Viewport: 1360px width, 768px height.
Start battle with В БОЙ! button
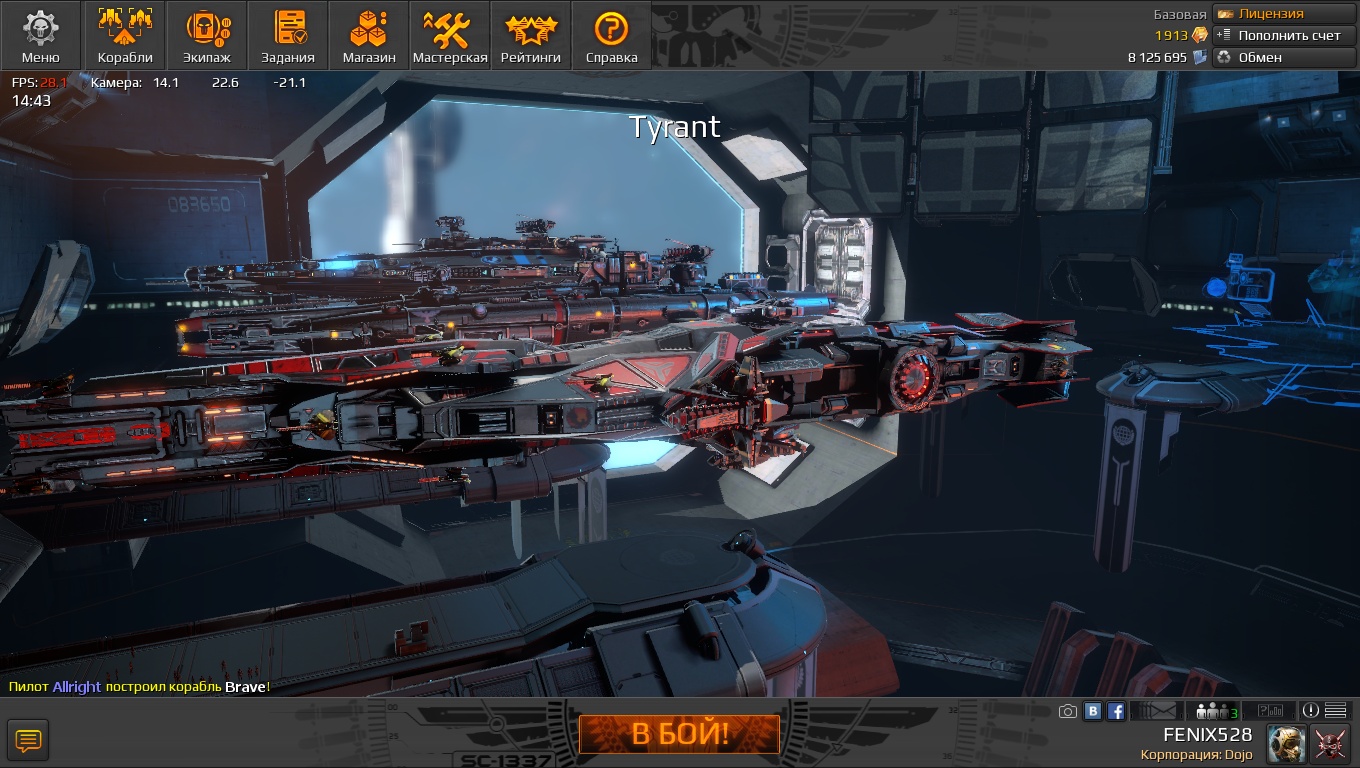point(679,735)
